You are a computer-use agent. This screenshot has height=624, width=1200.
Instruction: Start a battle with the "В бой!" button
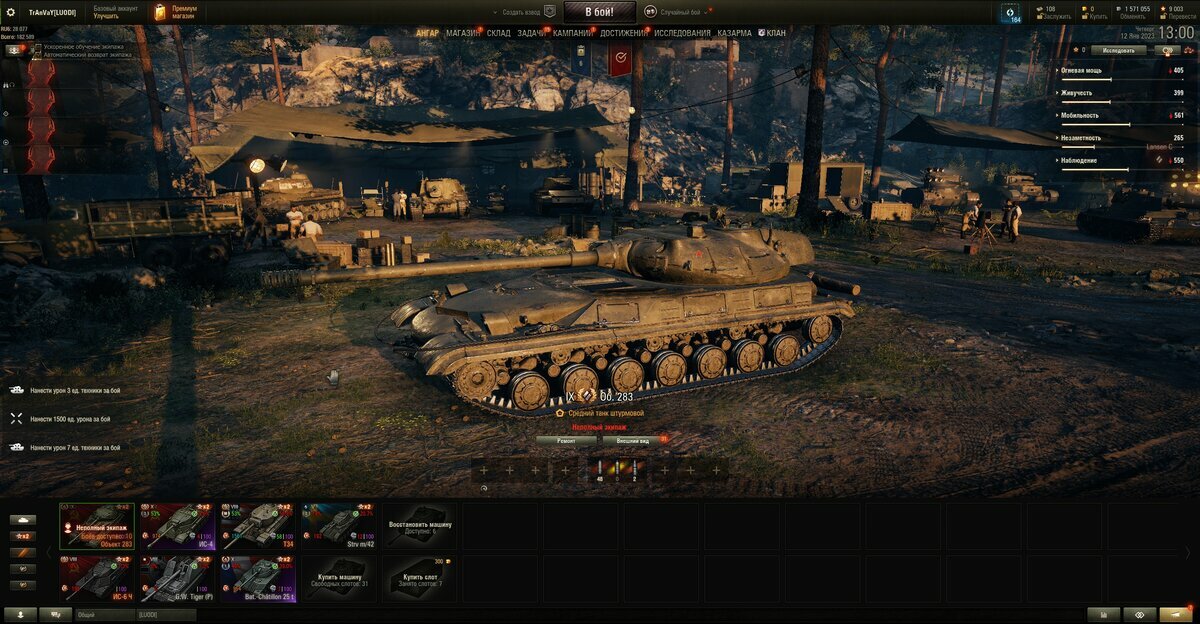[599, 12]
